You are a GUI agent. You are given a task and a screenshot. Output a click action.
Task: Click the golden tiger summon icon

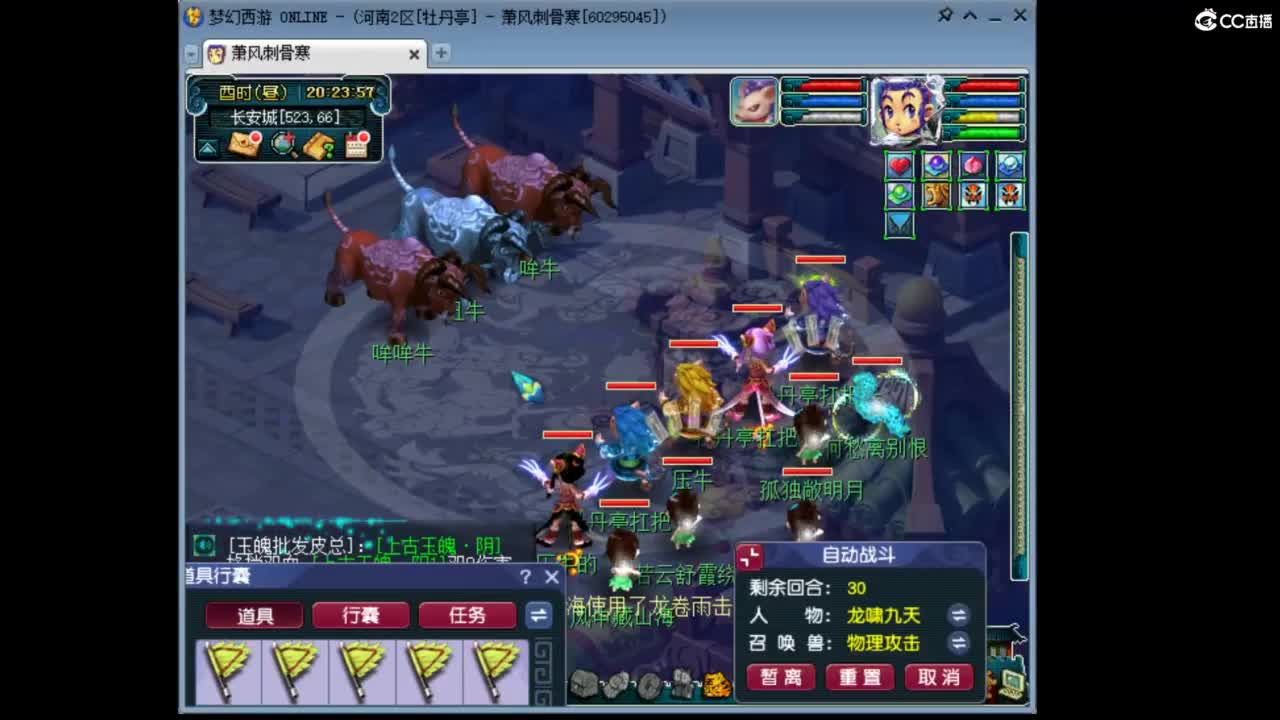935,194
